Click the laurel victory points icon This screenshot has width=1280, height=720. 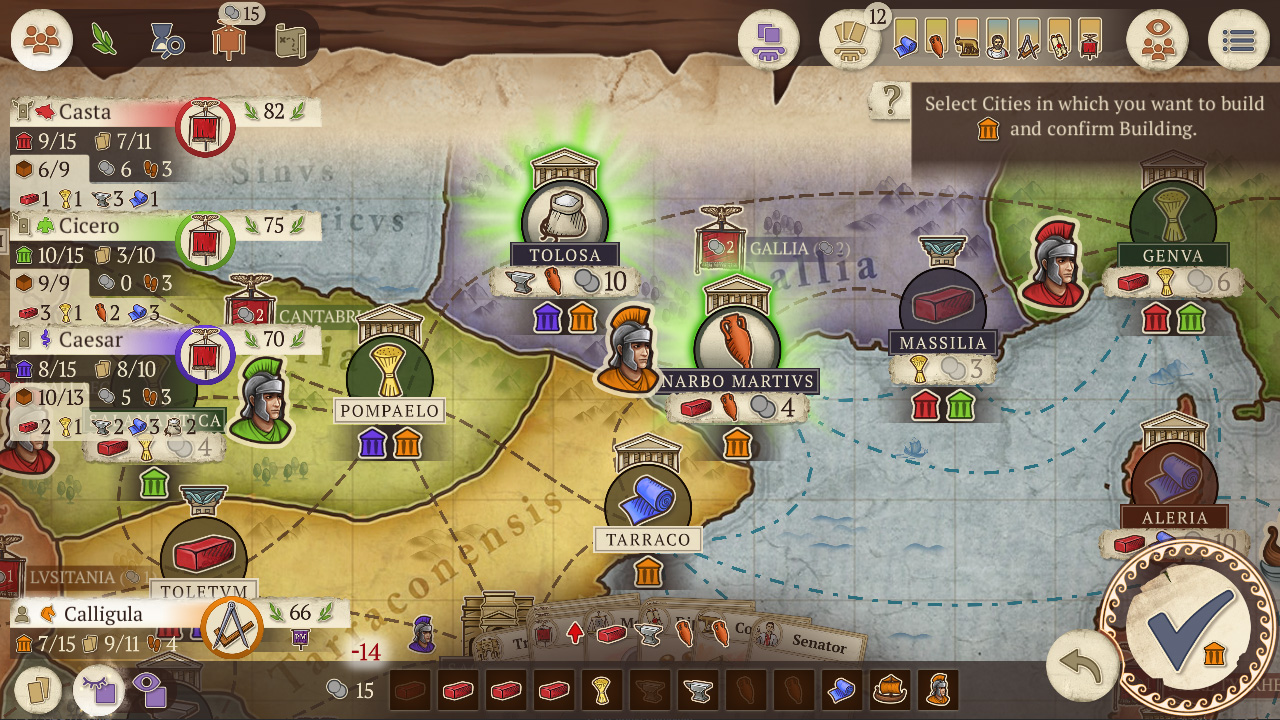(105, 37)
